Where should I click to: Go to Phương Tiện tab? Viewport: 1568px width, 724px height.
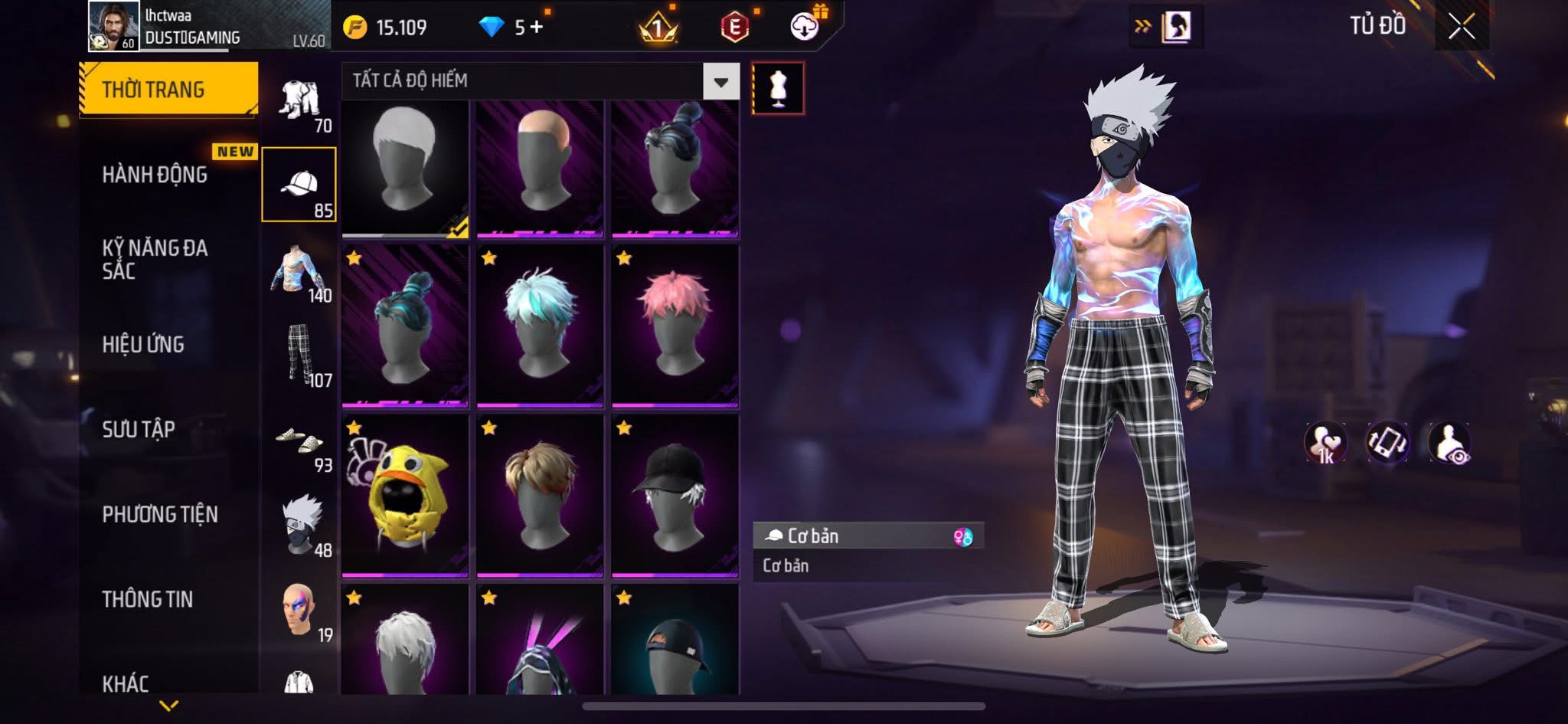point(160,514)
